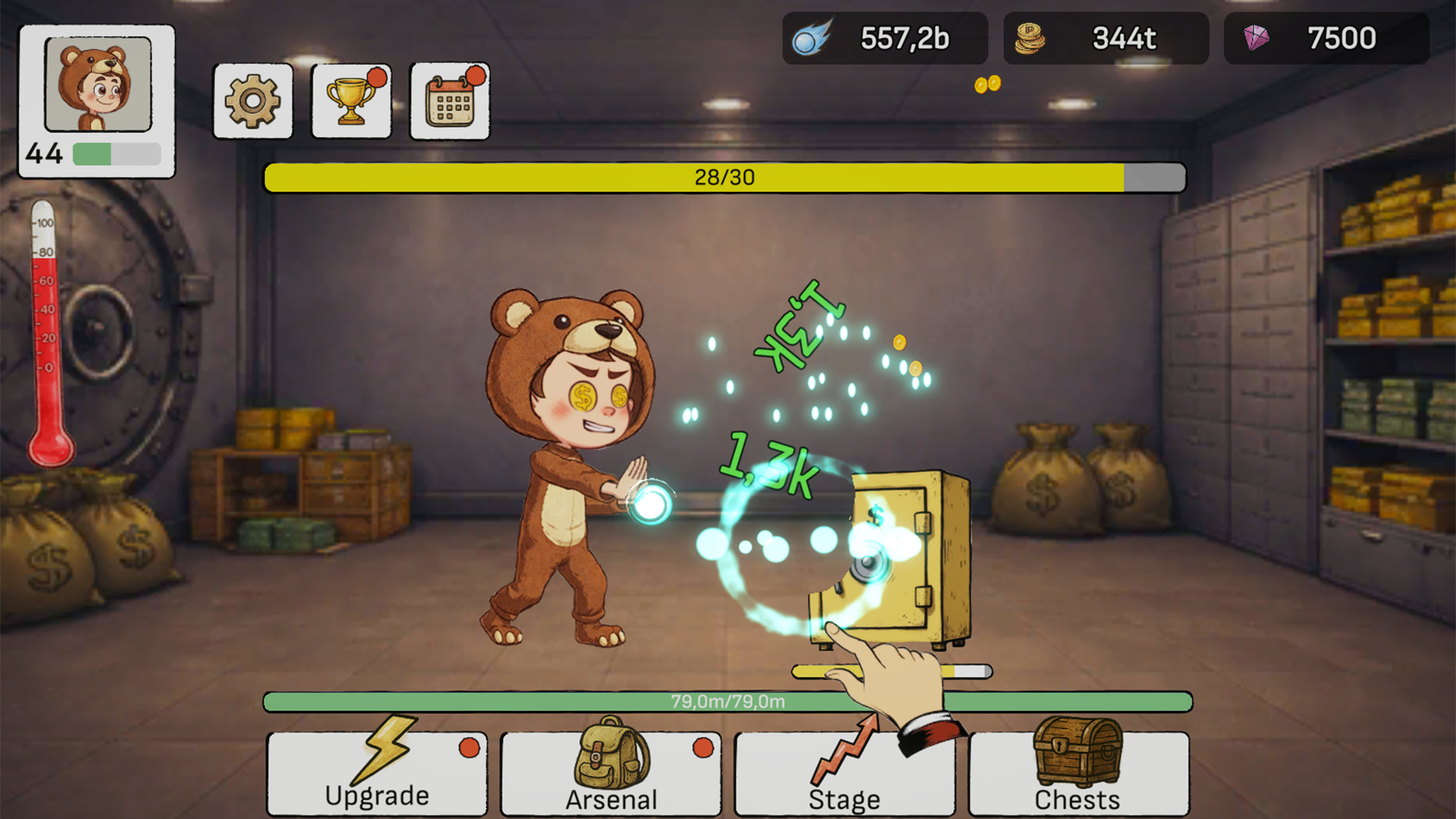Click the gem currency counter showing 7500
The image size is (1456, 819).
[1326, 38]
